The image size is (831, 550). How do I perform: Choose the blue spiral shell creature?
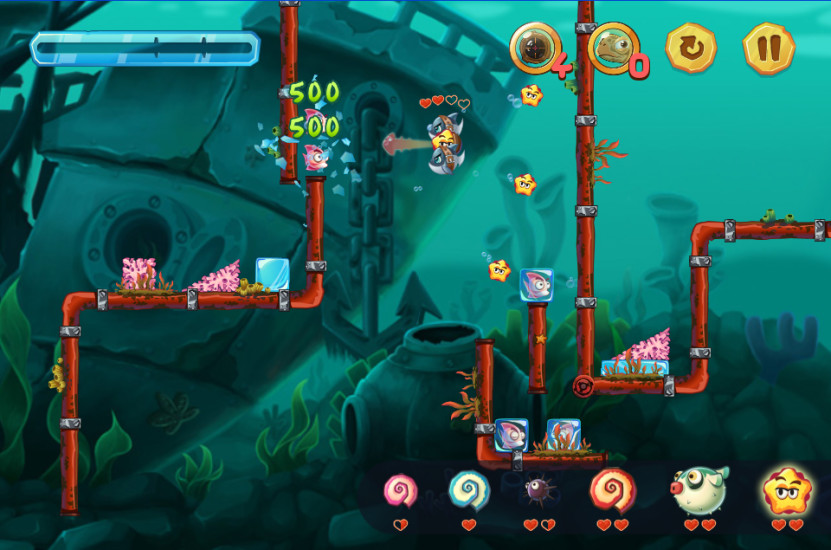pos(468,490)
